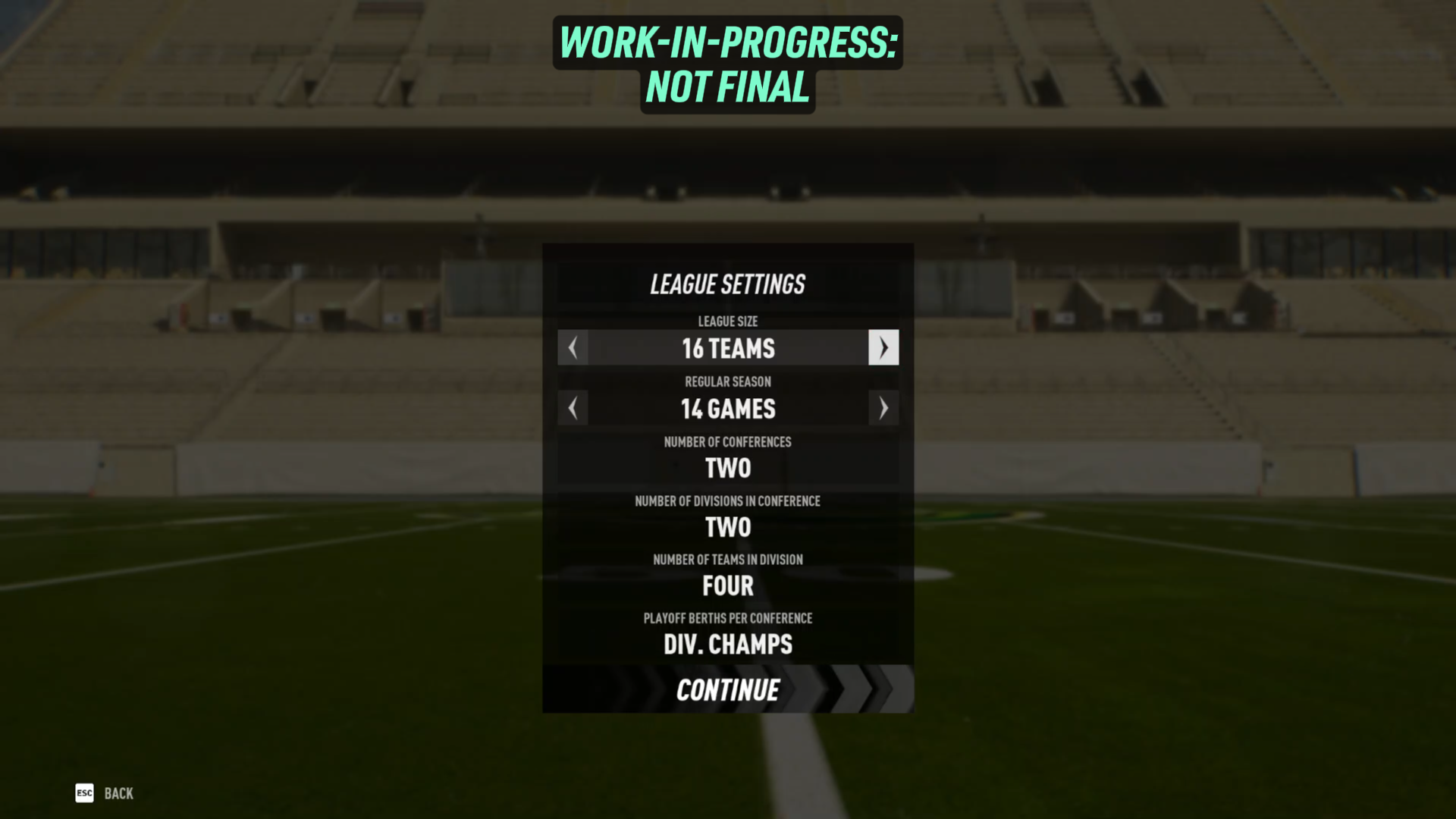Screen dimensions: 1456x819
Task: Decrease regular season games with left arrow
Action: pyautogui.click(x=573, y=409)
